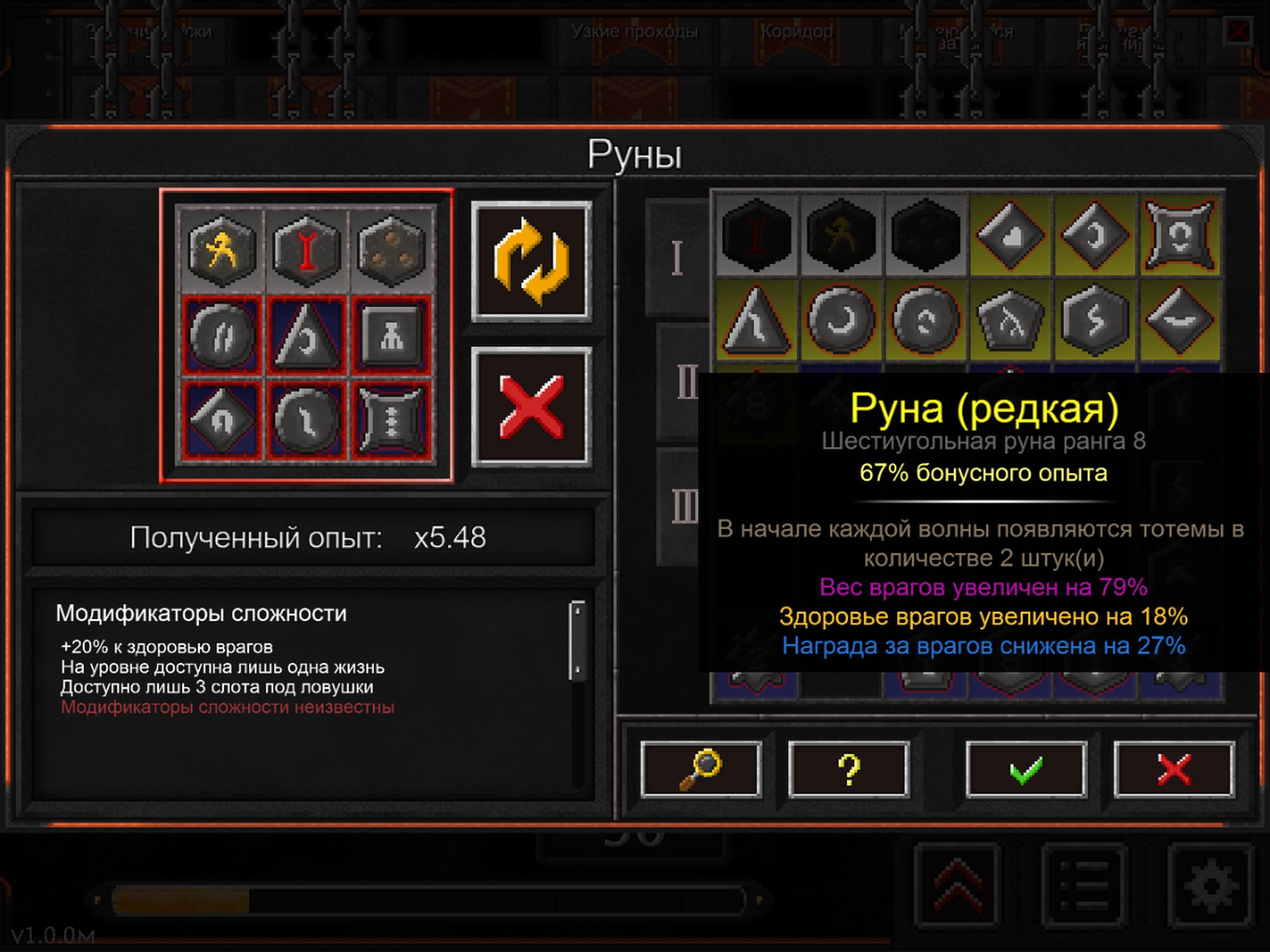
Task: Pick the gray triangle rune in inventory
Action: pos(757,320)
